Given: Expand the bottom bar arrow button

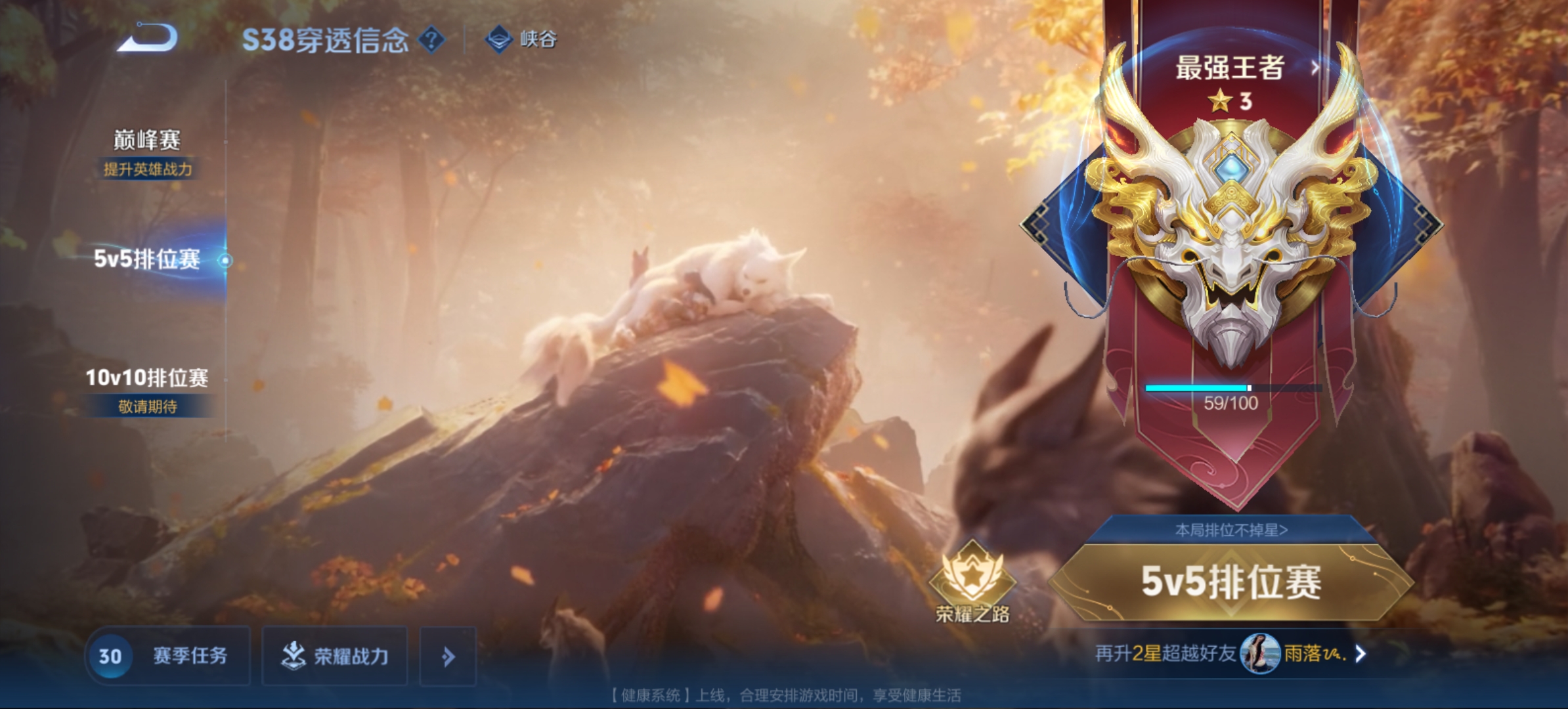Looking at the screenshot, I should [x=448, y=656].
